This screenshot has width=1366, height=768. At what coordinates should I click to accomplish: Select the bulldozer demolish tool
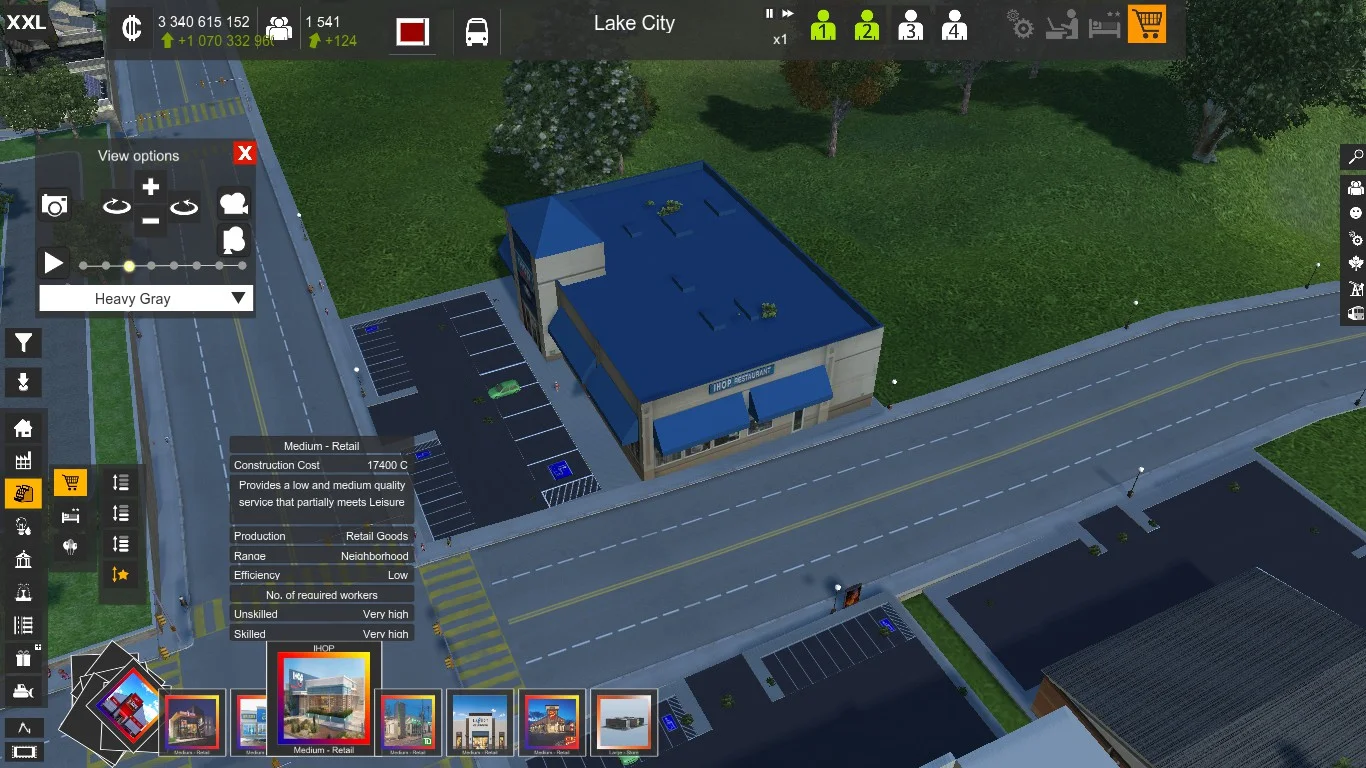pos(23,691)
